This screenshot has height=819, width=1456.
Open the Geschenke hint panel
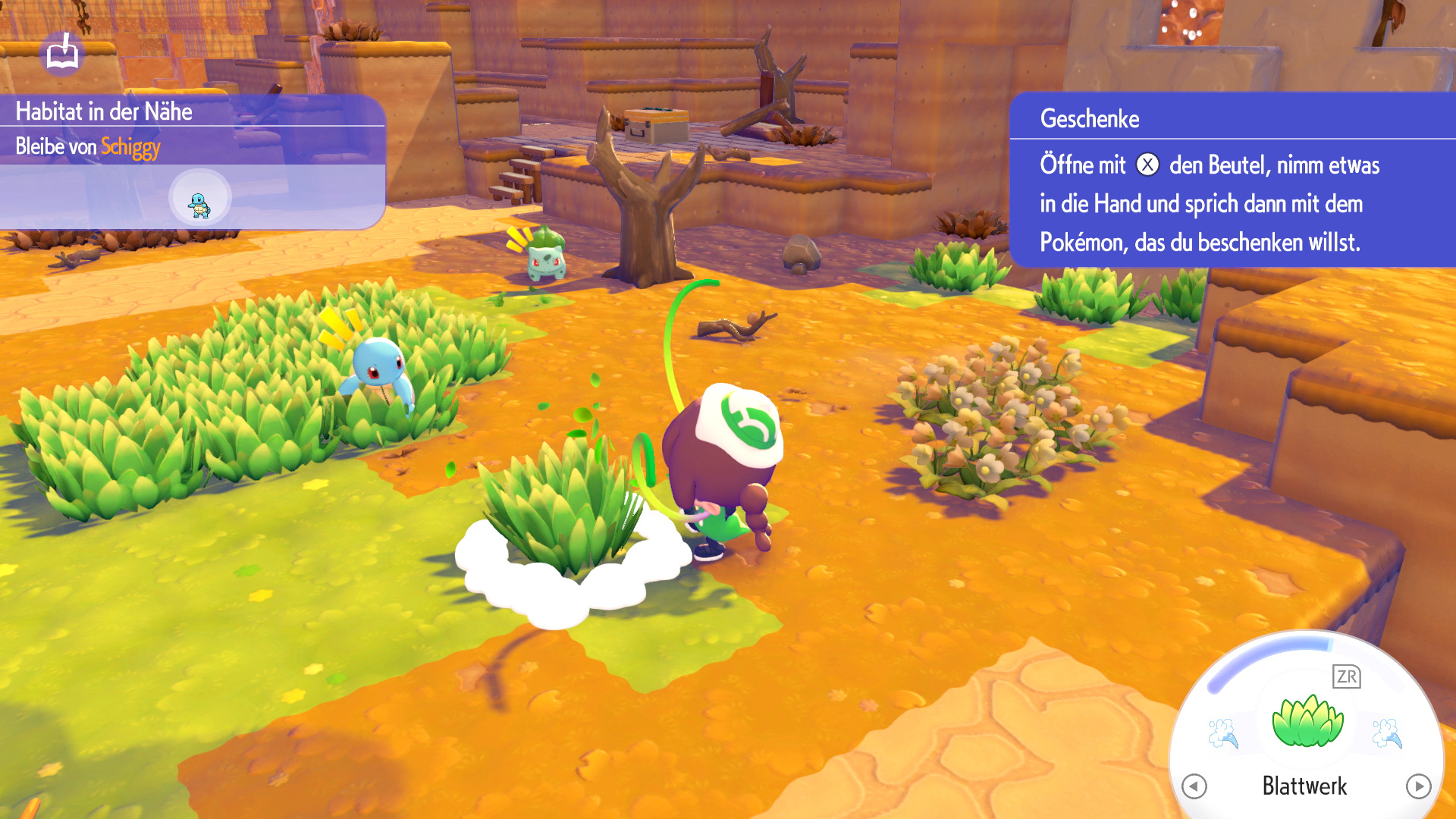pyautogui.click(x=1232, y=180)
